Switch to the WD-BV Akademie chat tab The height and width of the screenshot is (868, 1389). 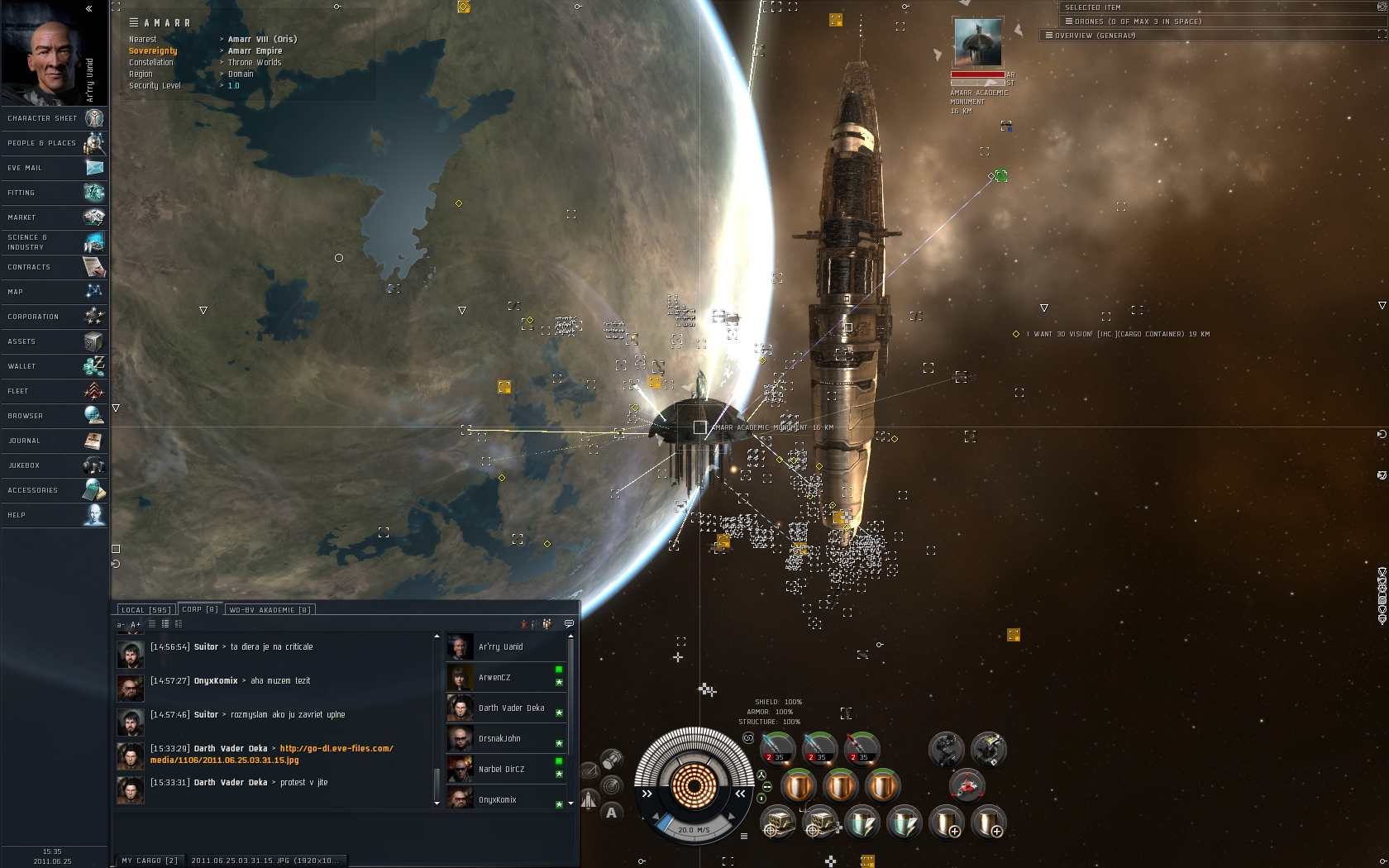270,610
